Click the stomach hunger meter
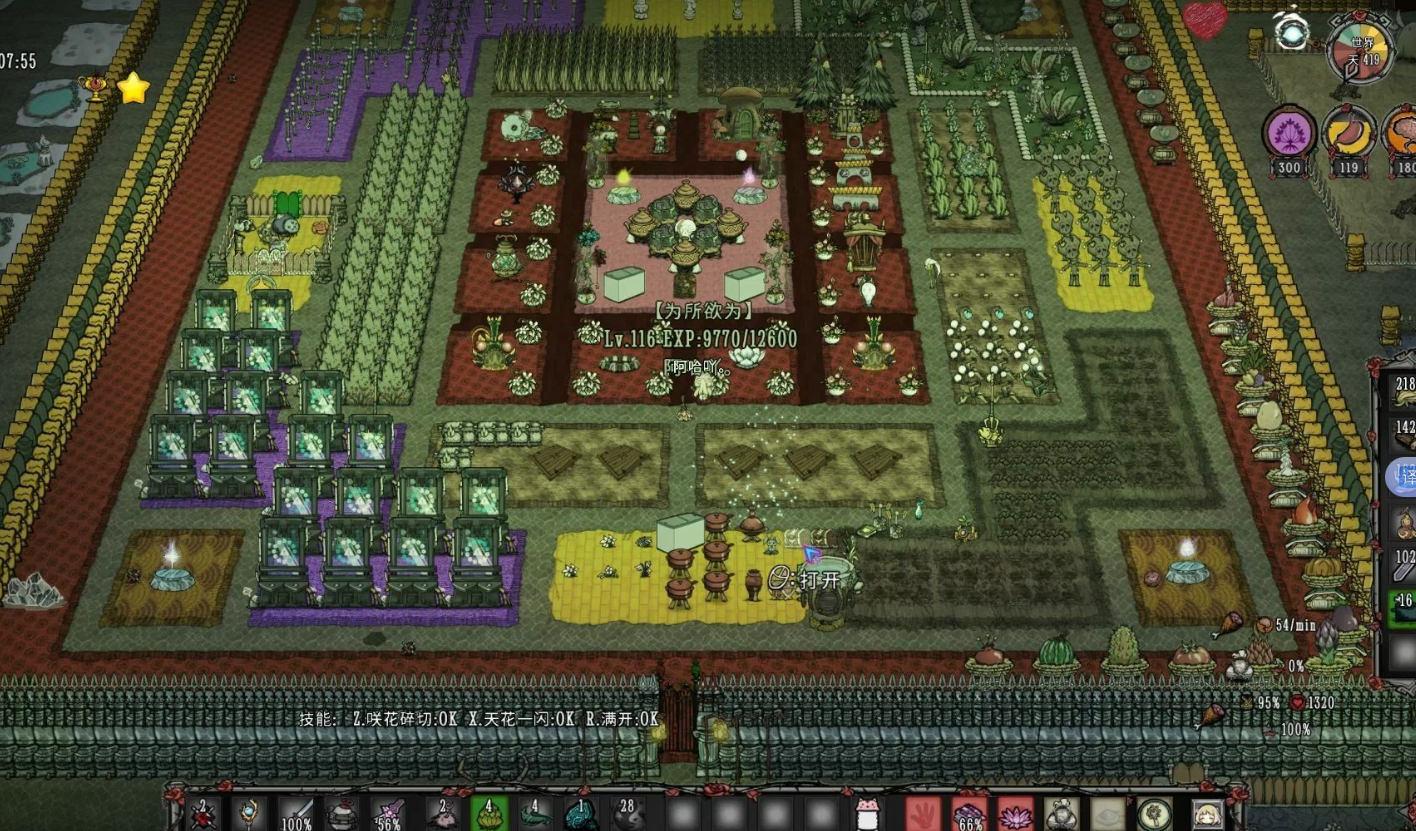 pyautogui.click(x=1348, y=133)
